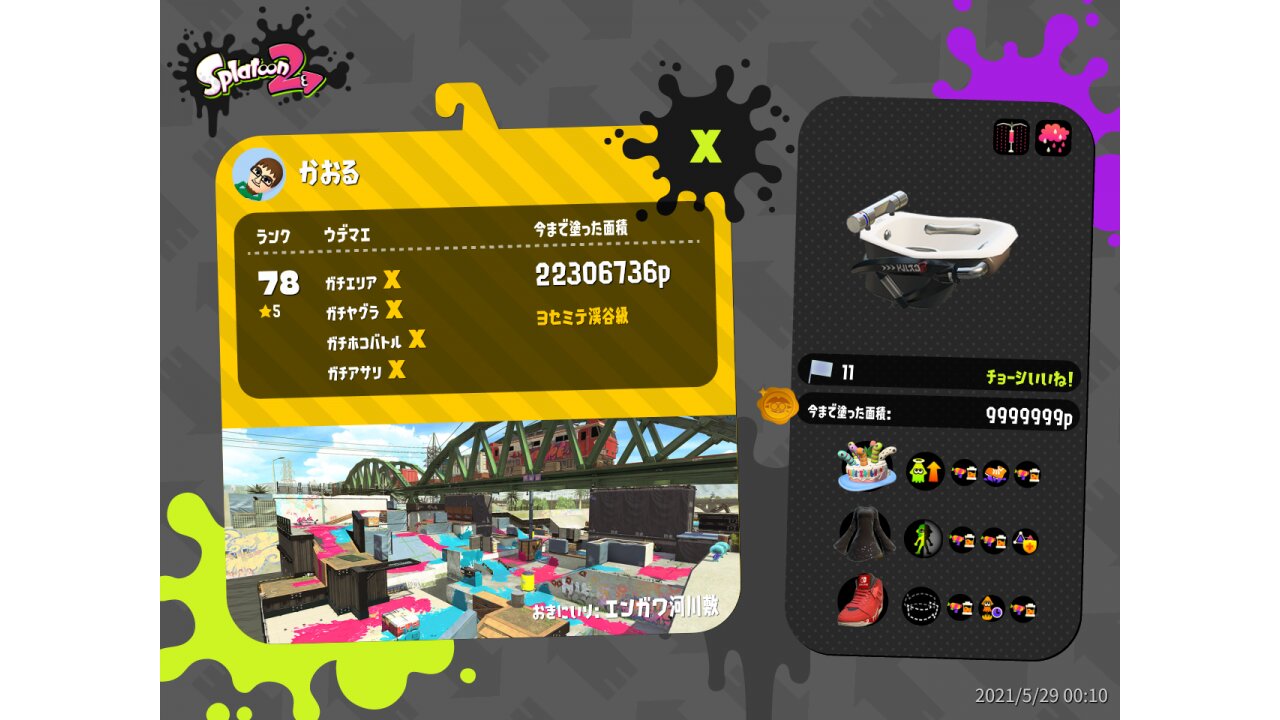
Task: Click the X rank ink splat badge
Action: [706, 145]
